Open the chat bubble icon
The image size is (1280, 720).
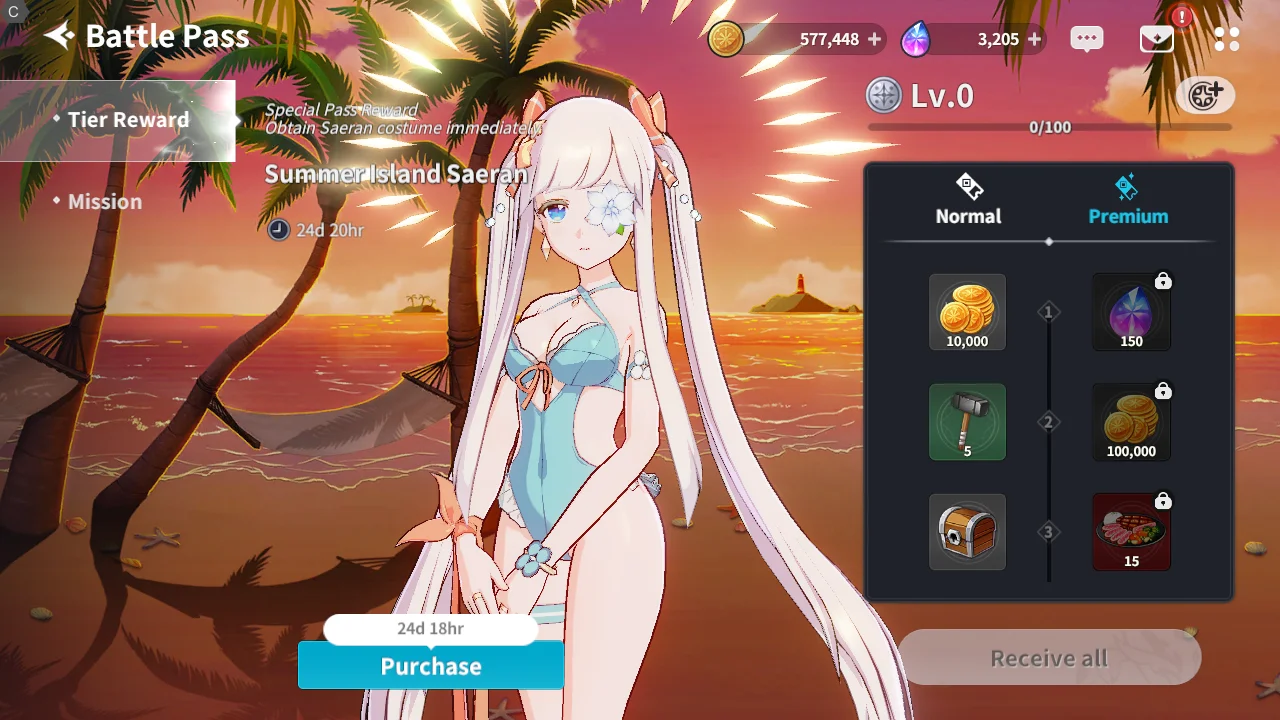1086,39
